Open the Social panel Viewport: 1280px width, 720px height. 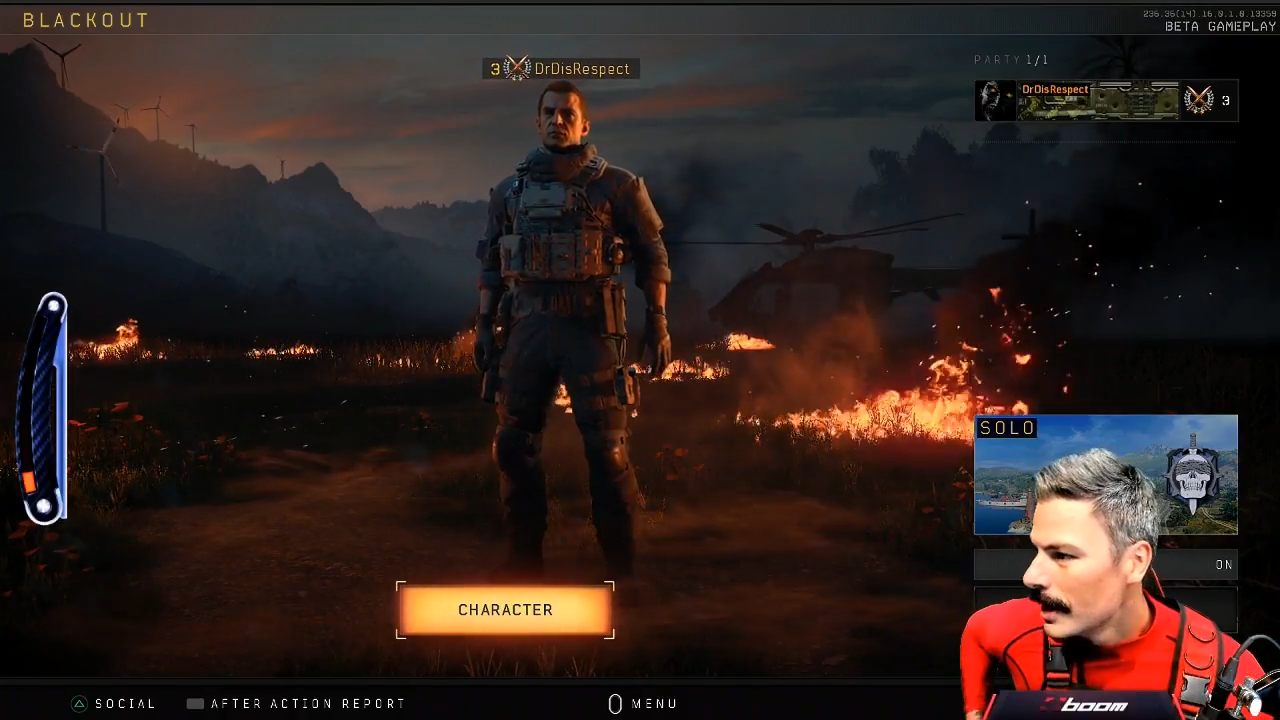point(114,704)
